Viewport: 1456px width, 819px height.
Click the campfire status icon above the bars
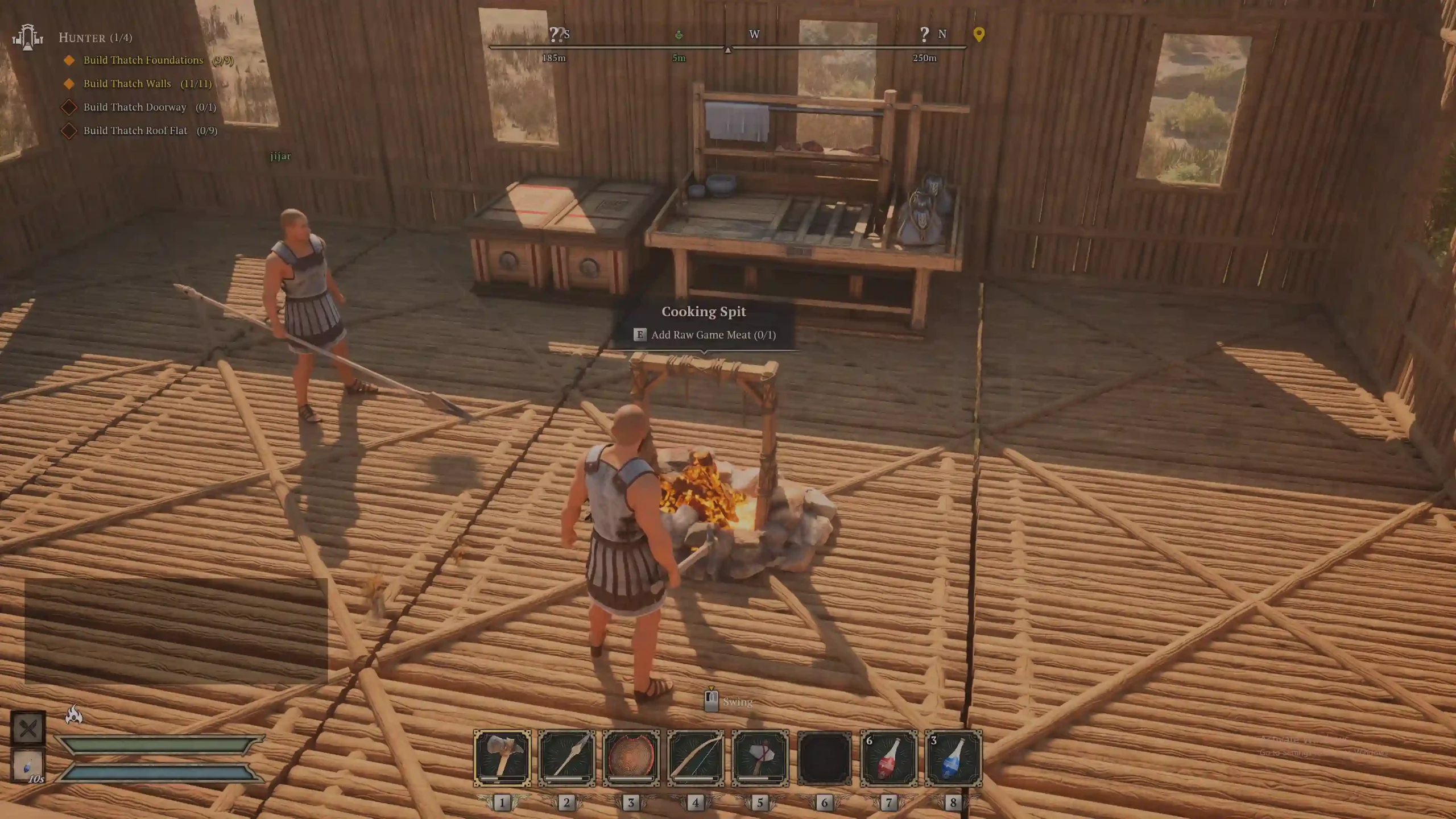74,714
